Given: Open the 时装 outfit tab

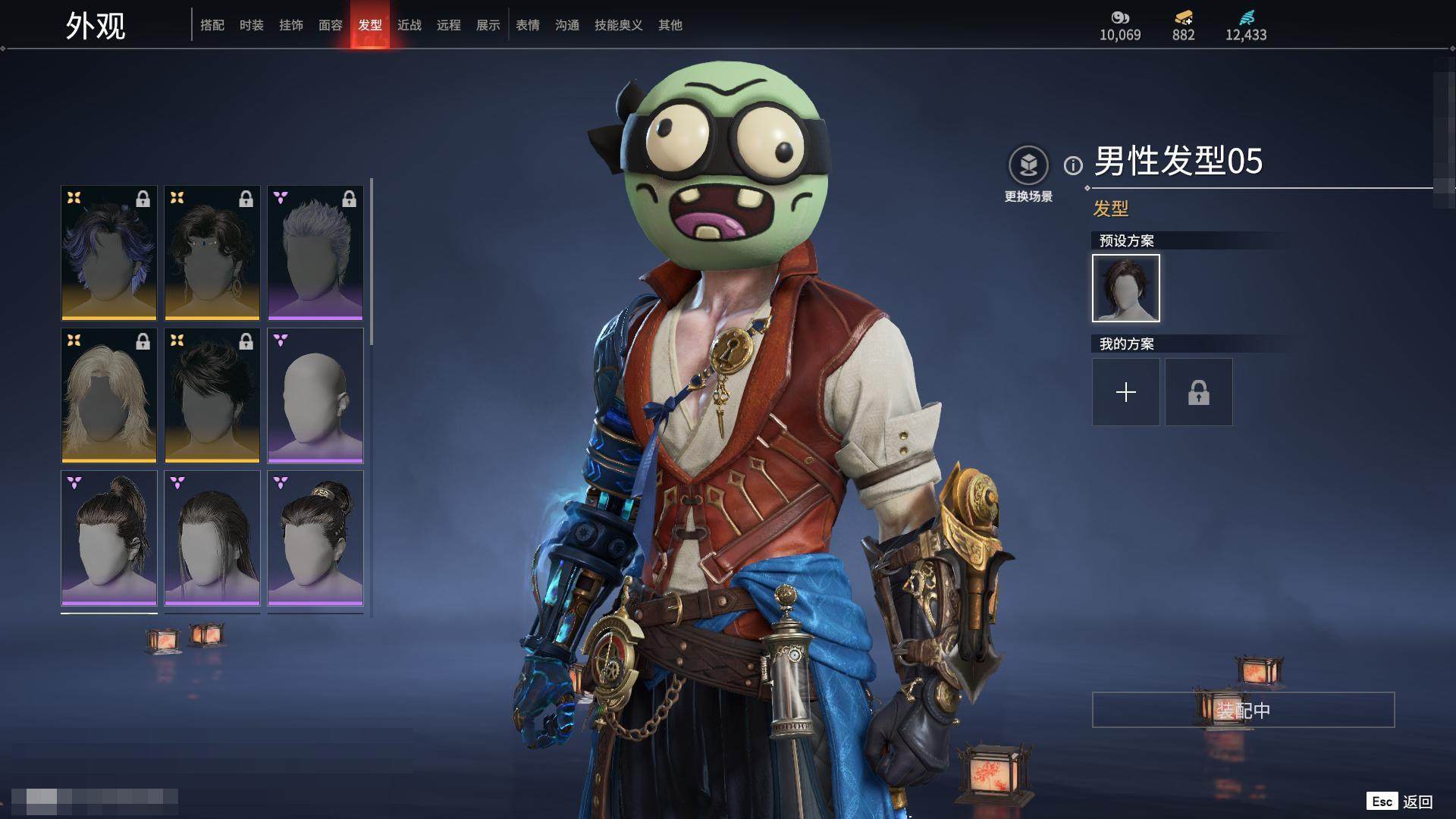Looking at the screenshot, I should coord(252,25).
